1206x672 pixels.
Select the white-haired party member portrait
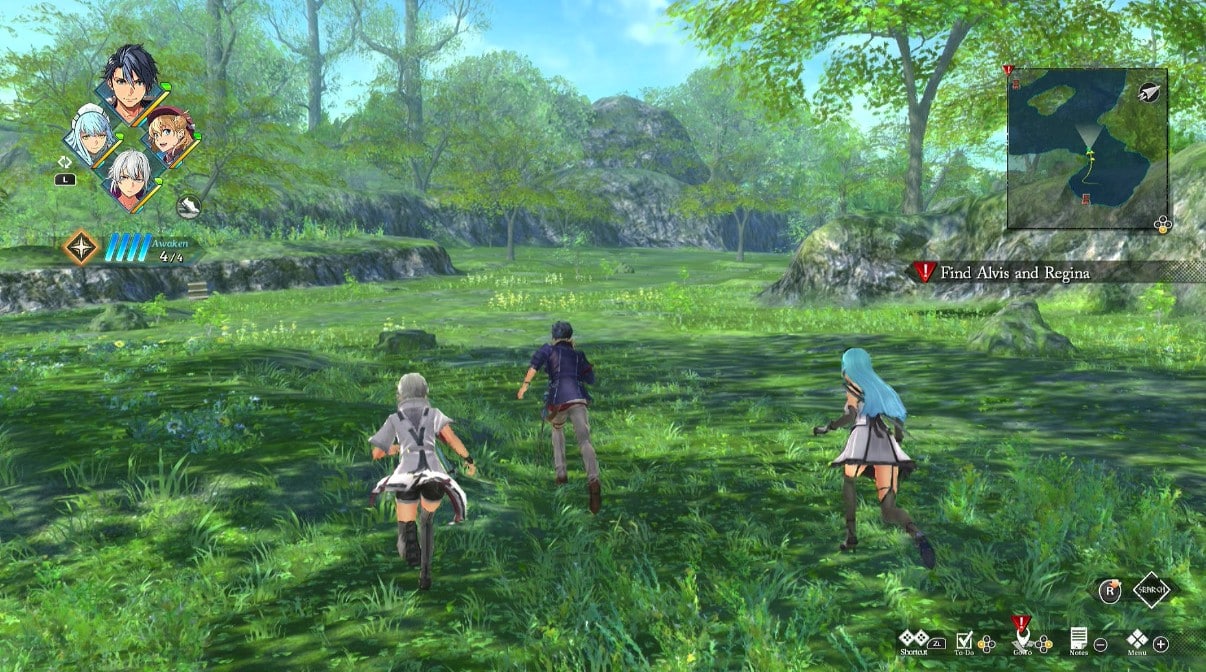coord(130,179)
